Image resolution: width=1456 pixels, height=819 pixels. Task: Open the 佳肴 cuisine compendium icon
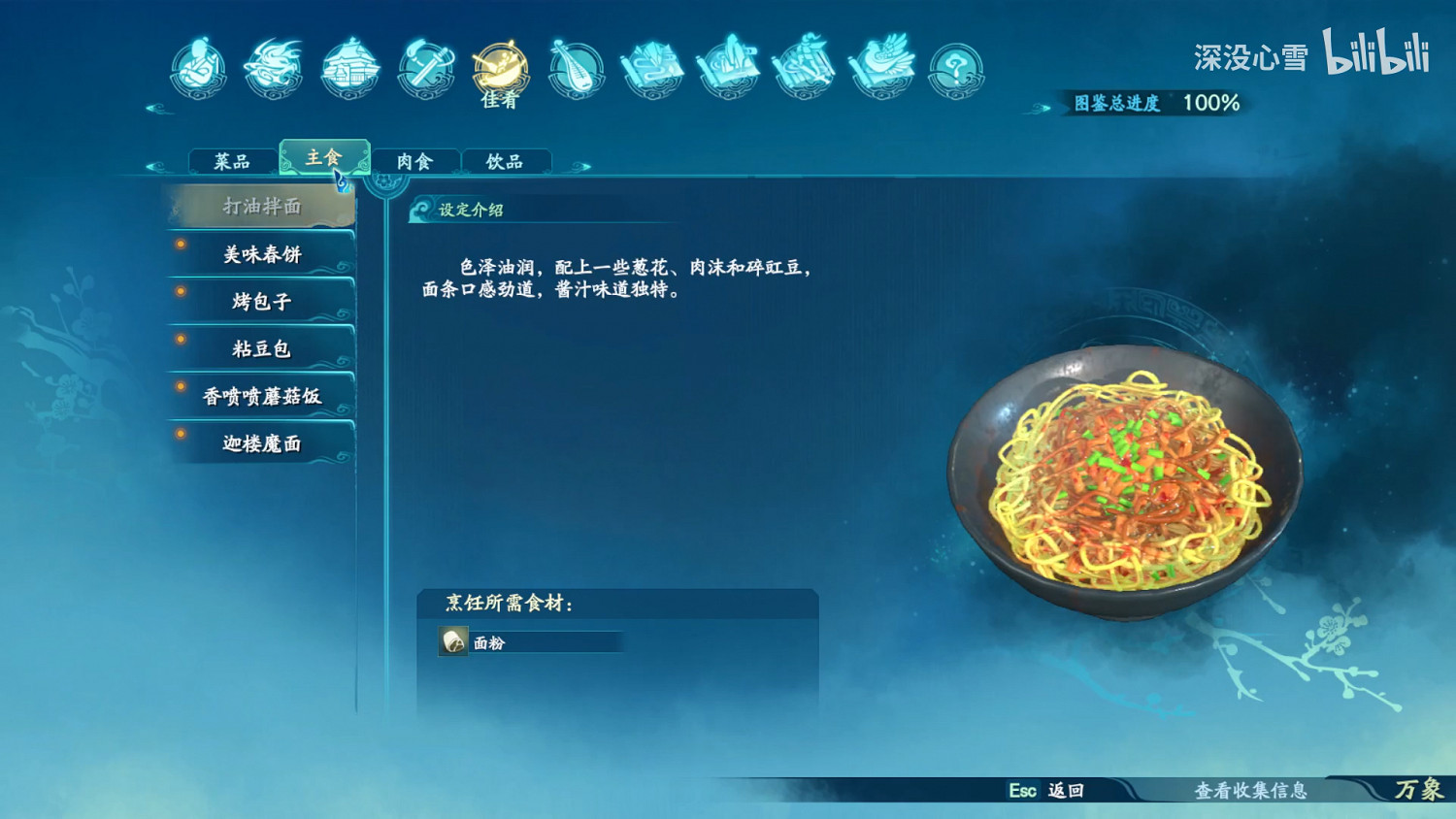click(499, 68)
